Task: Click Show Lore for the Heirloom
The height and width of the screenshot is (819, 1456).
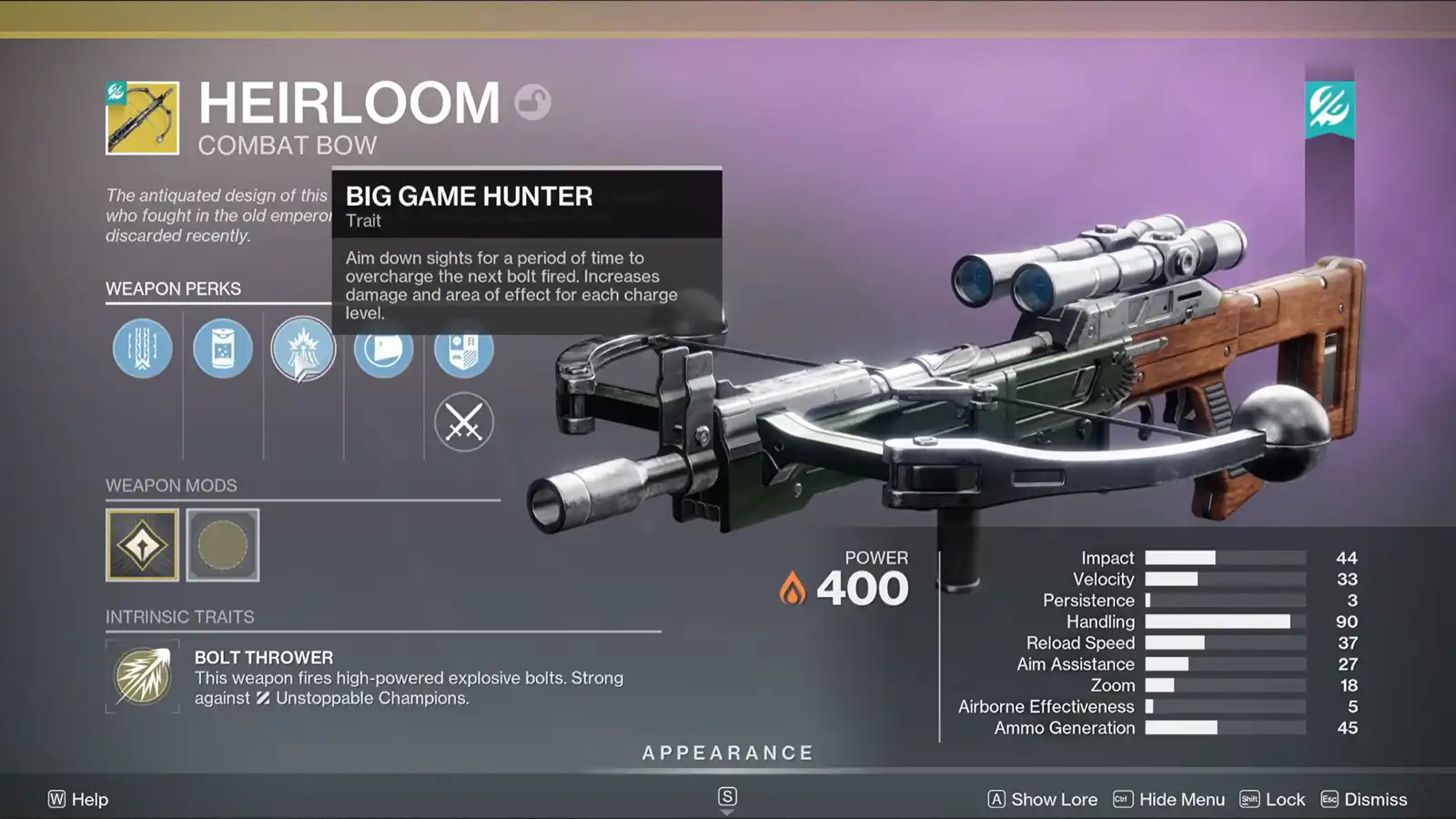Action: [1054, 799]
